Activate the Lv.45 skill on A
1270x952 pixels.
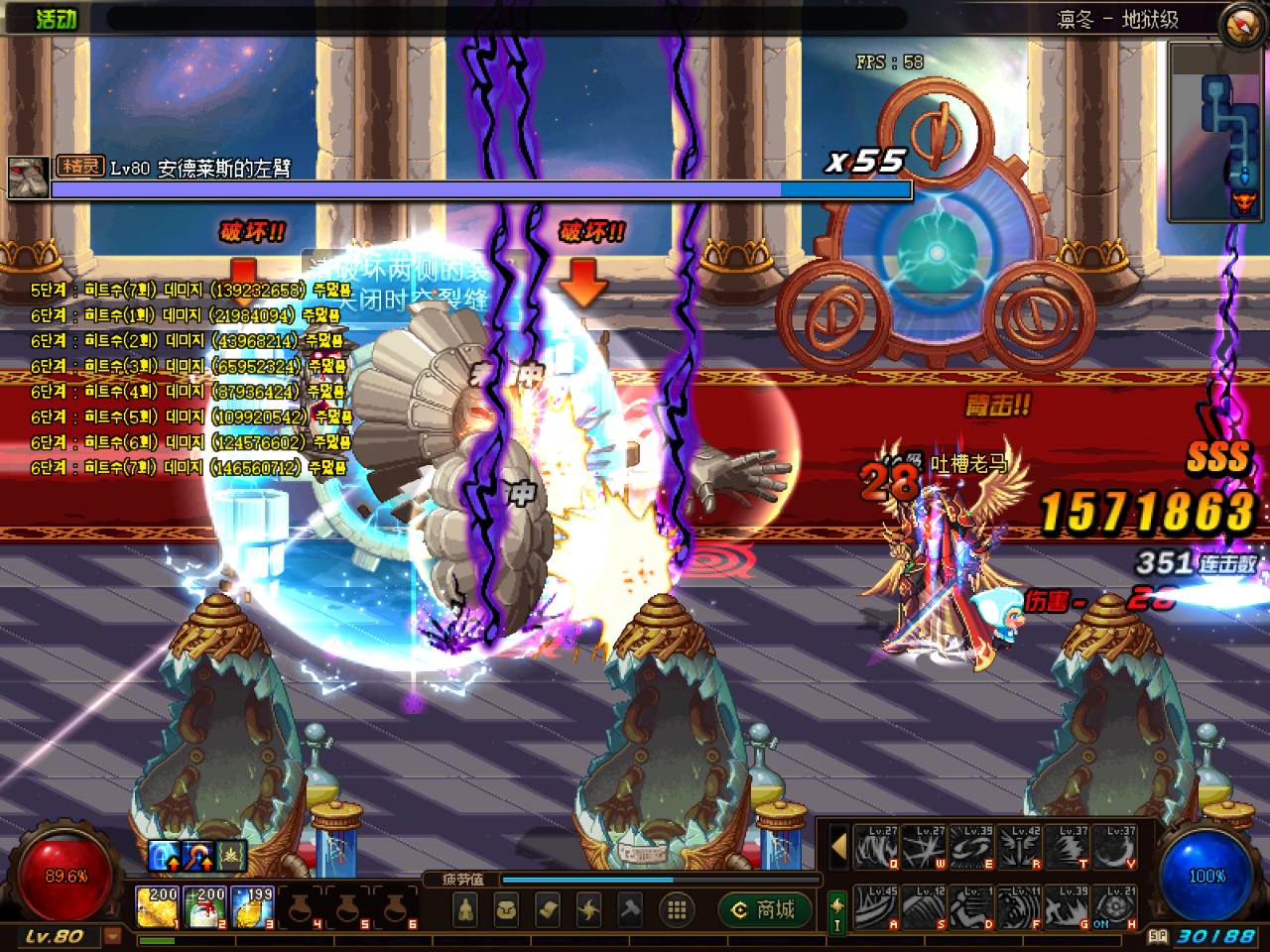click(x=876, y=906)
